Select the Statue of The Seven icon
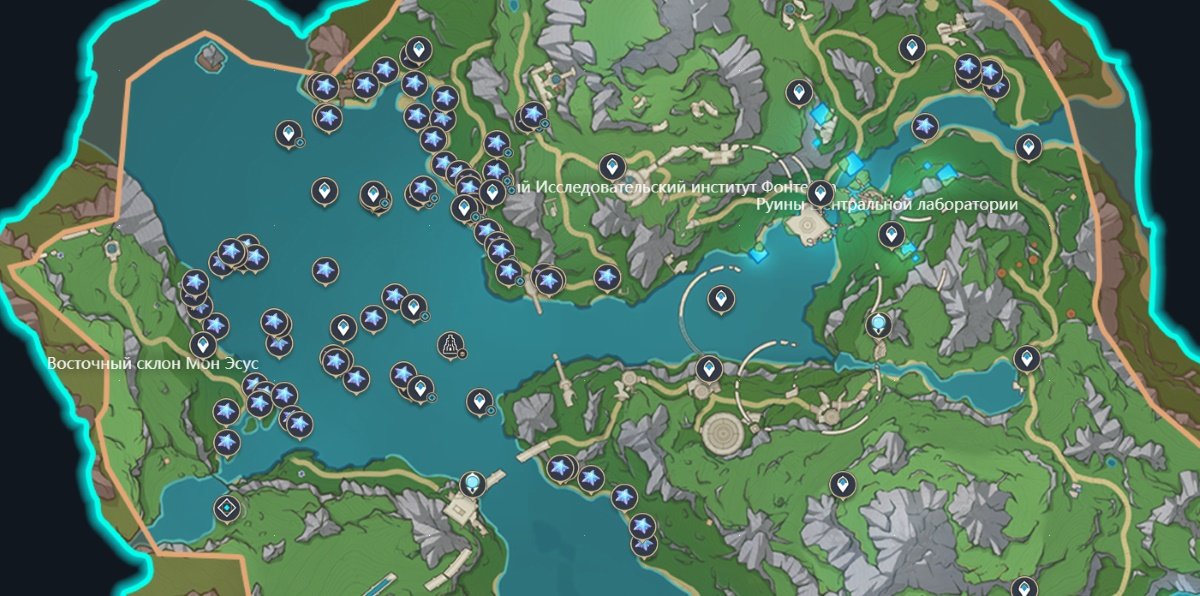 click(x=453, y=345)
